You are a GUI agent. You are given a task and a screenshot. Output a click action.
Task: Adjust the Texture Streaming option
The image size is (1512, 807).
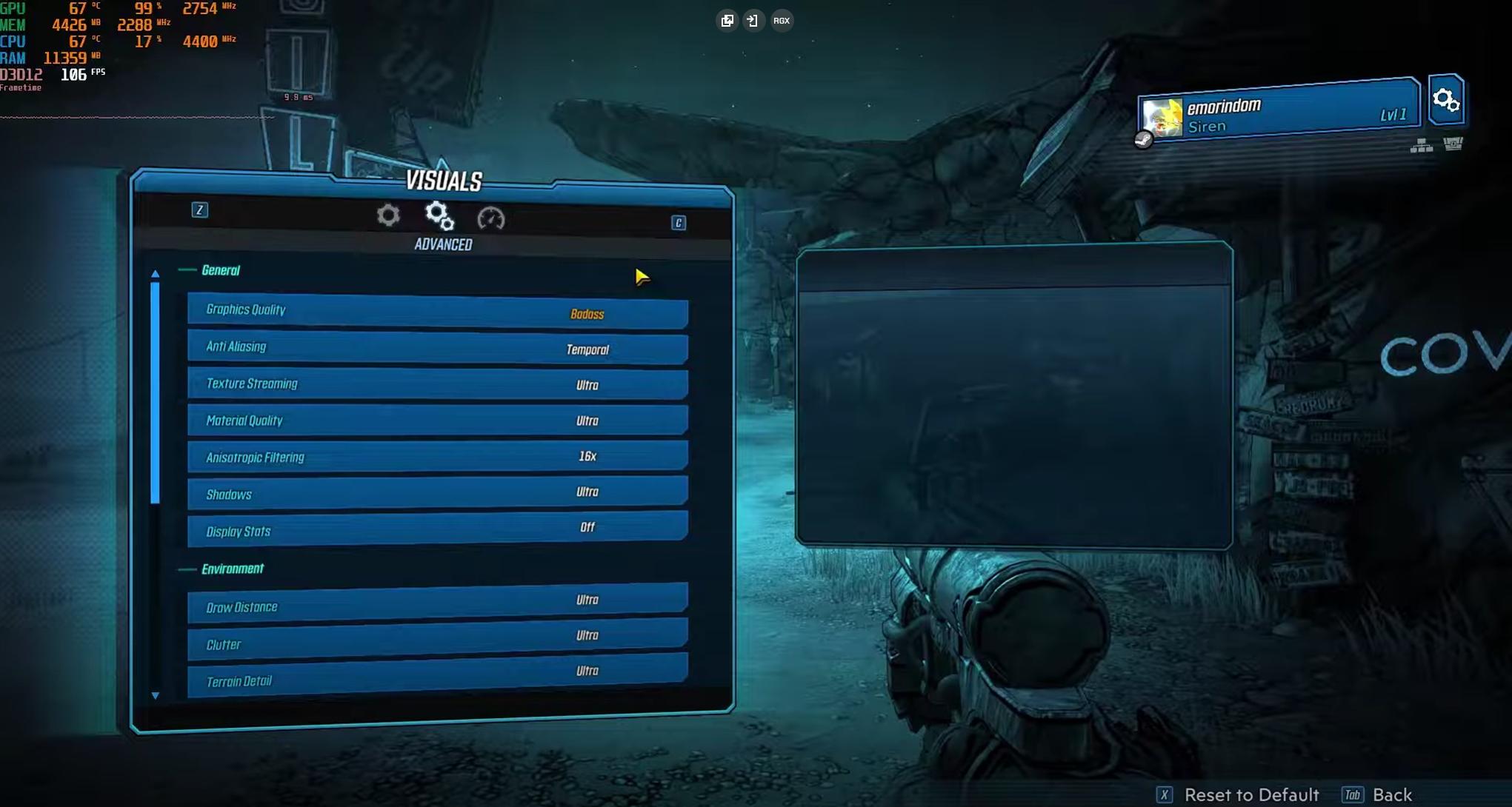pyautogui.click(x=437, y=384)
